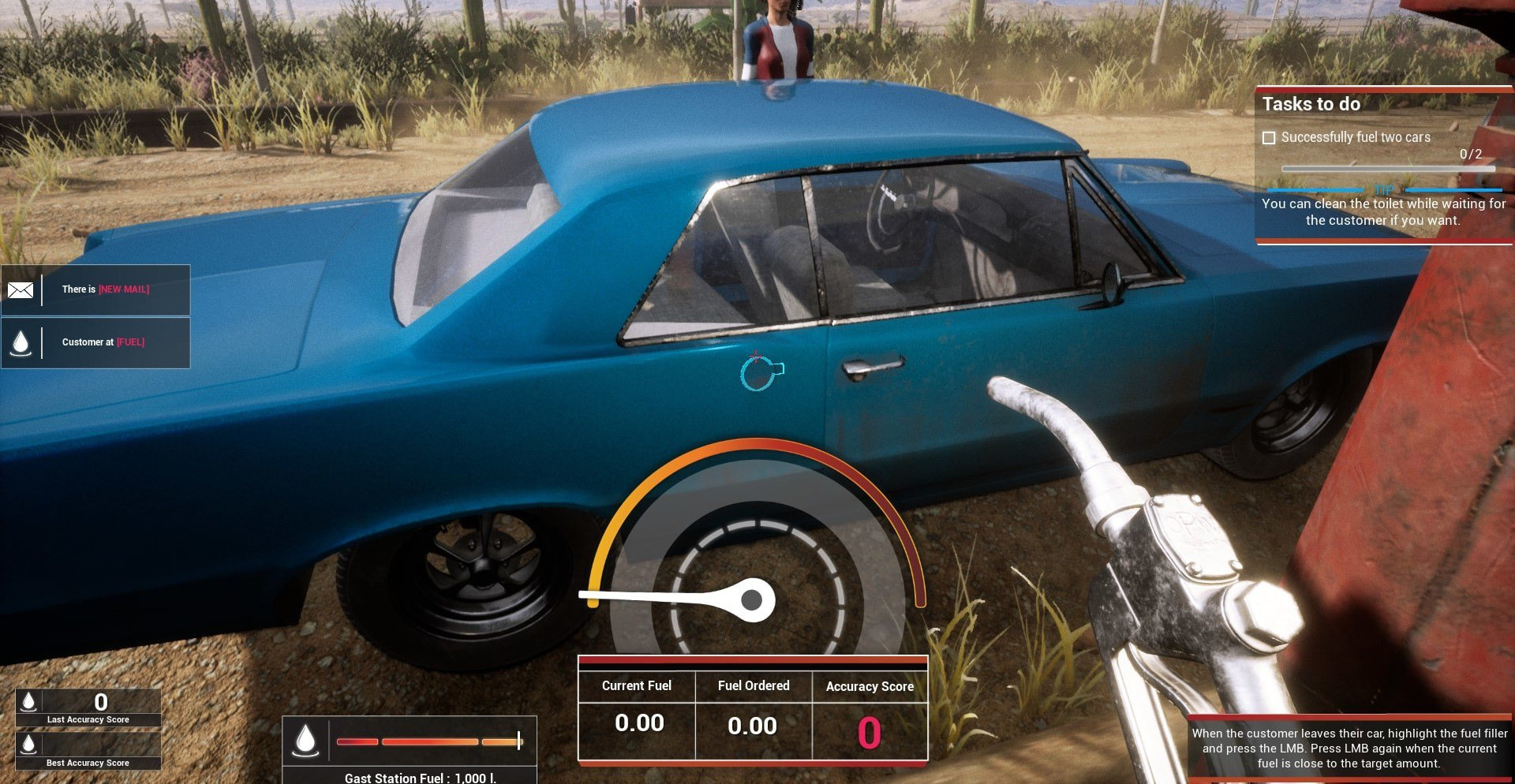Tick the 'Successfully fuel two cars' checkbox
Screen dimensions: 1515x784
(1269, 138)
